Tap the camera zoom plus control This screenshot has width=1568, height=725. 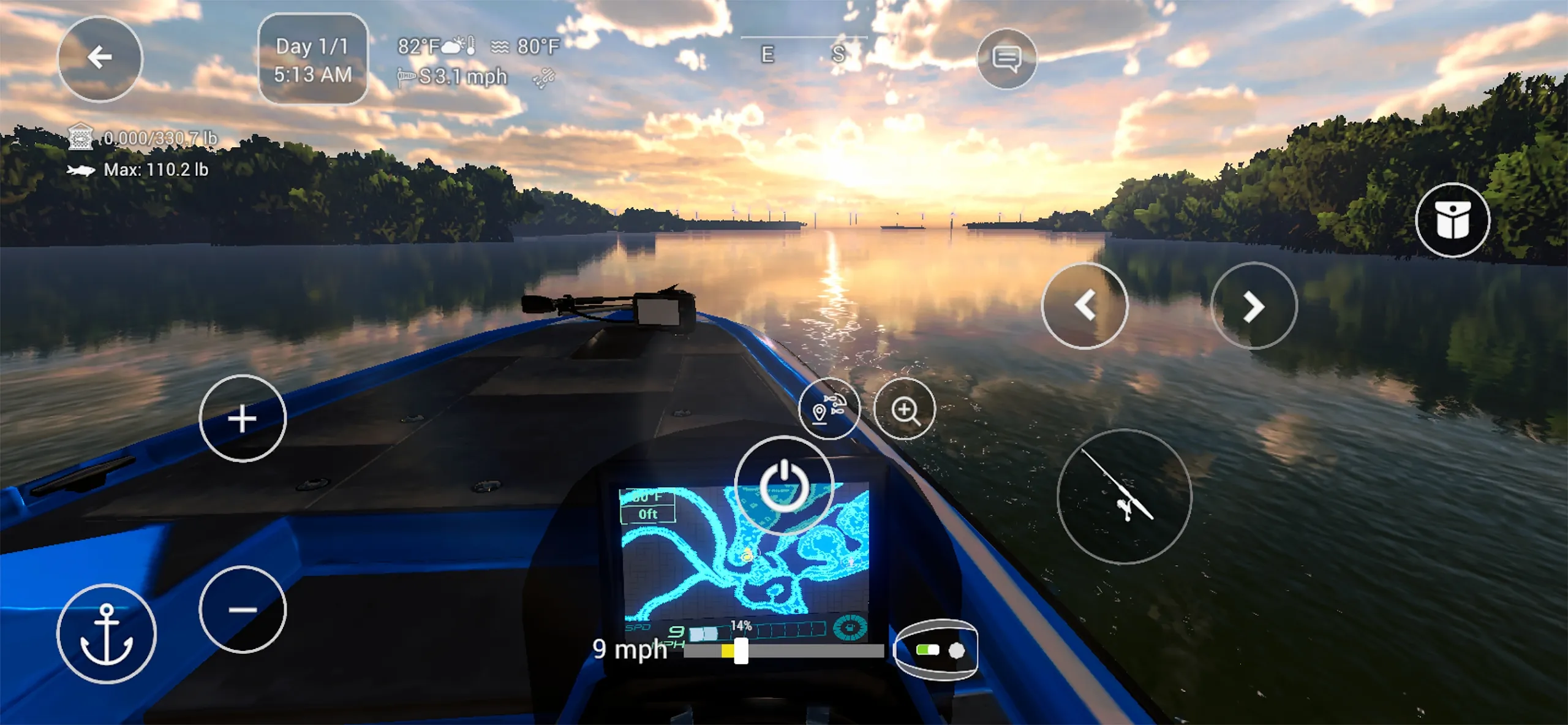point(241,420)
